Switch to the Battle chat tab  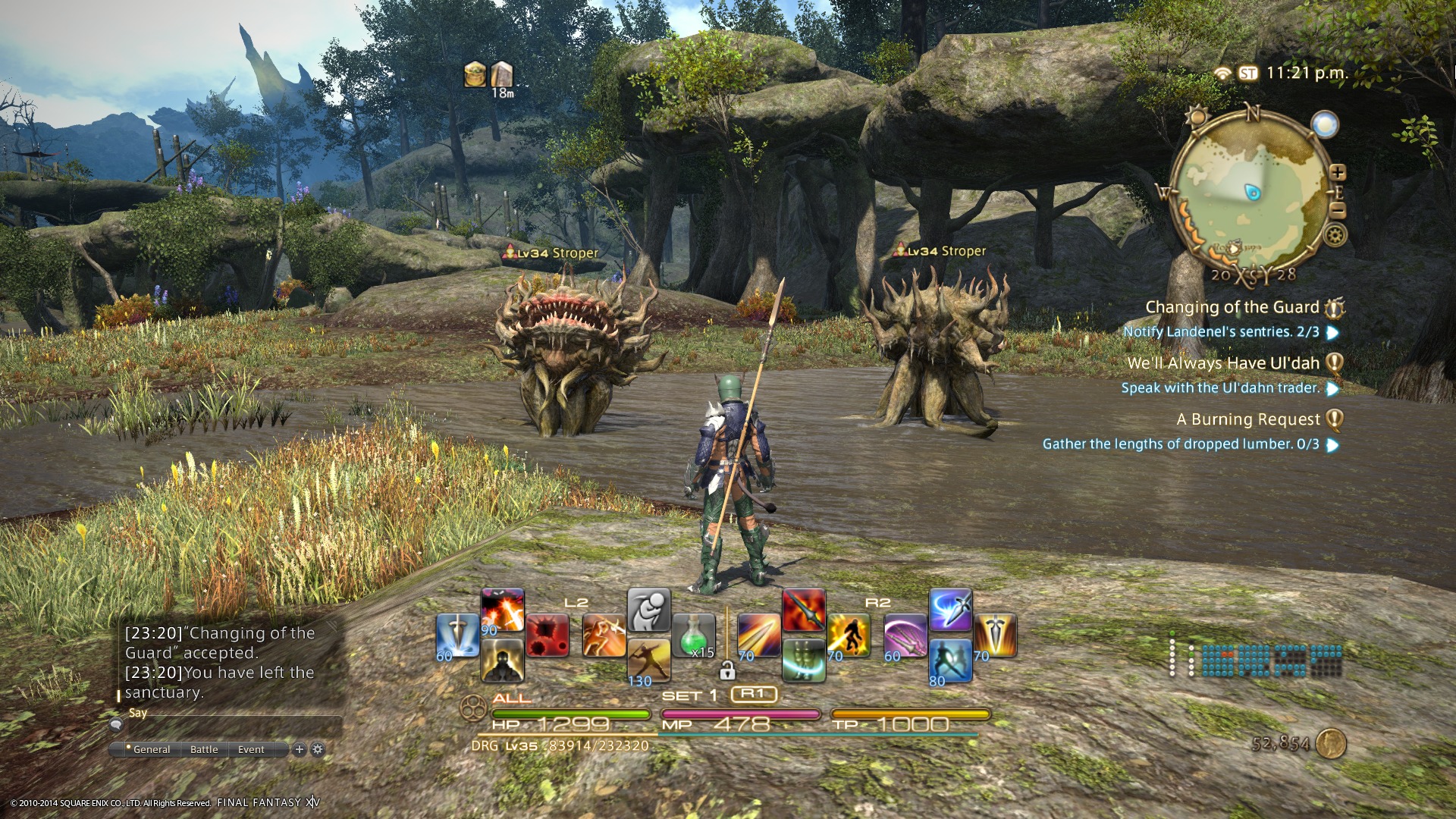point(204,749)
